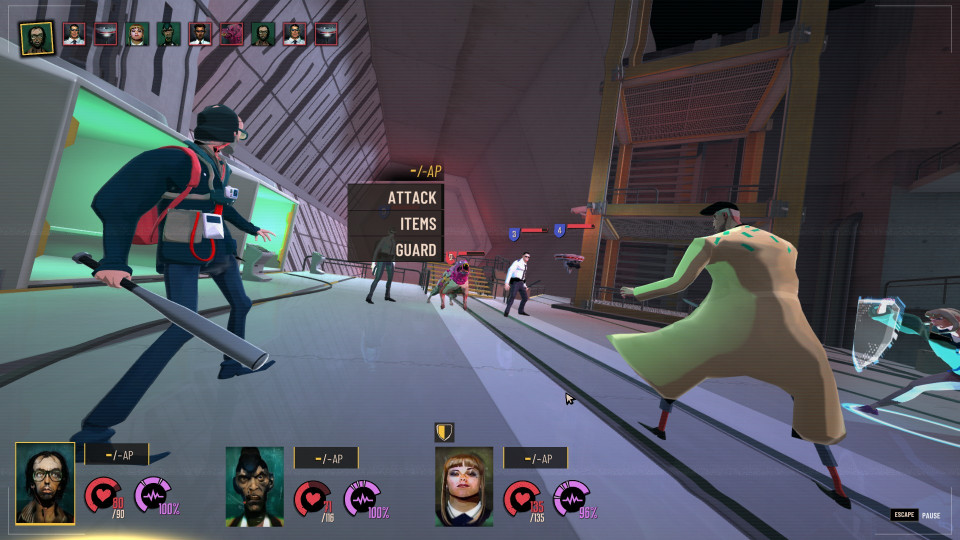960x540 pixels.
Task: Click the guard shield icon above blonde woman
Action: tap(444, 432)
